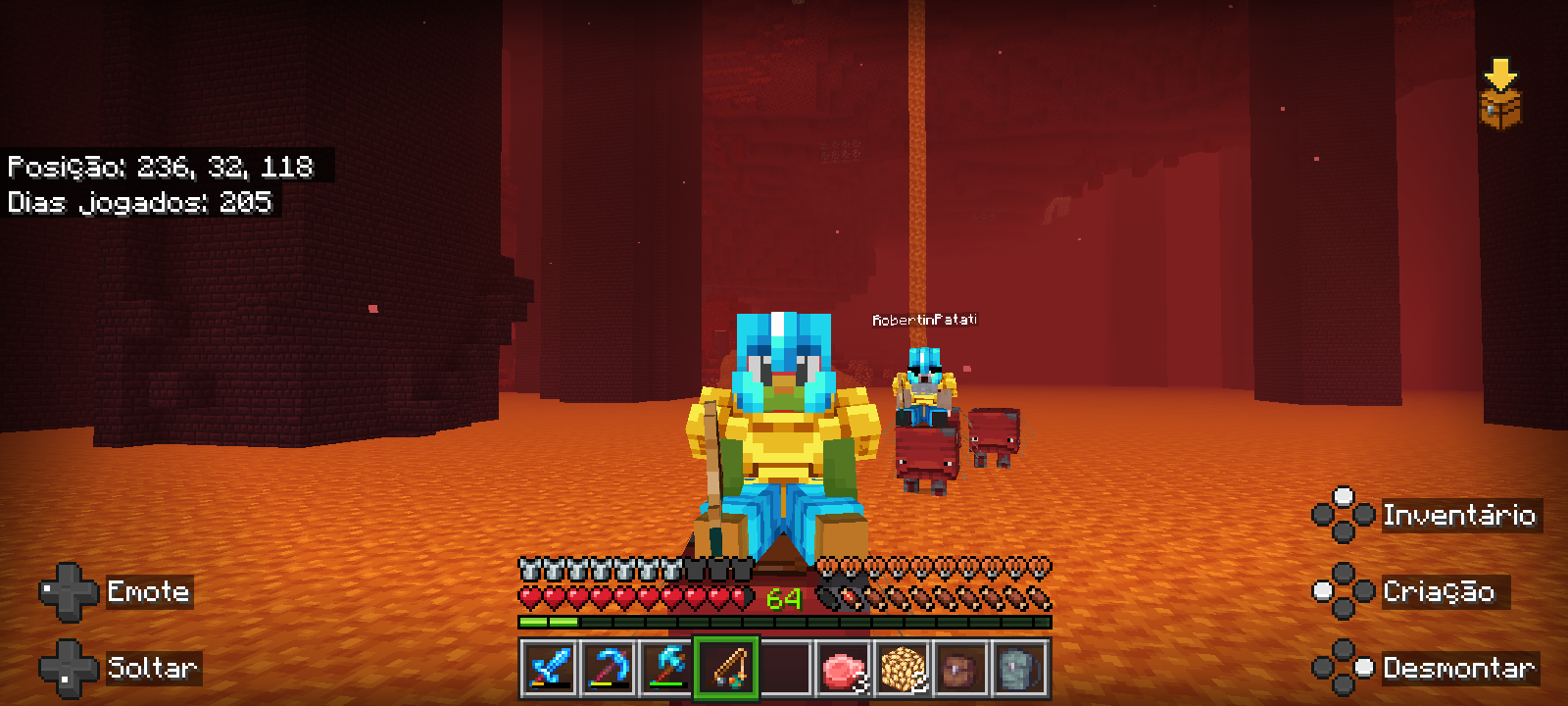Select the diamond sword hotbar slot
Viewport: 1568px width, 706px height.
(x=549, y=669)
